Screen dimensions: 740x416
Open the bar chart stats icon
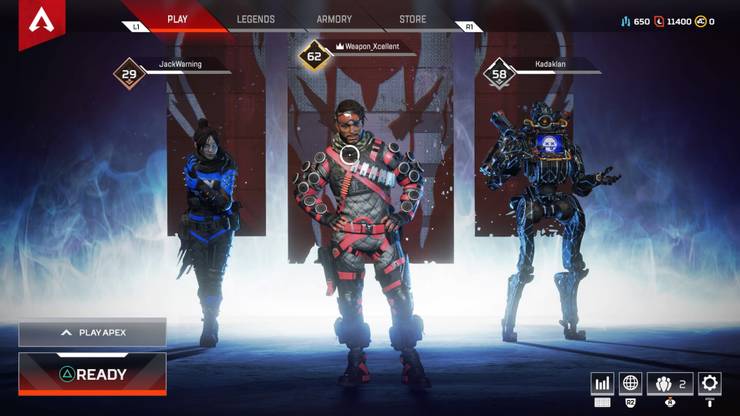coord(602,383)
